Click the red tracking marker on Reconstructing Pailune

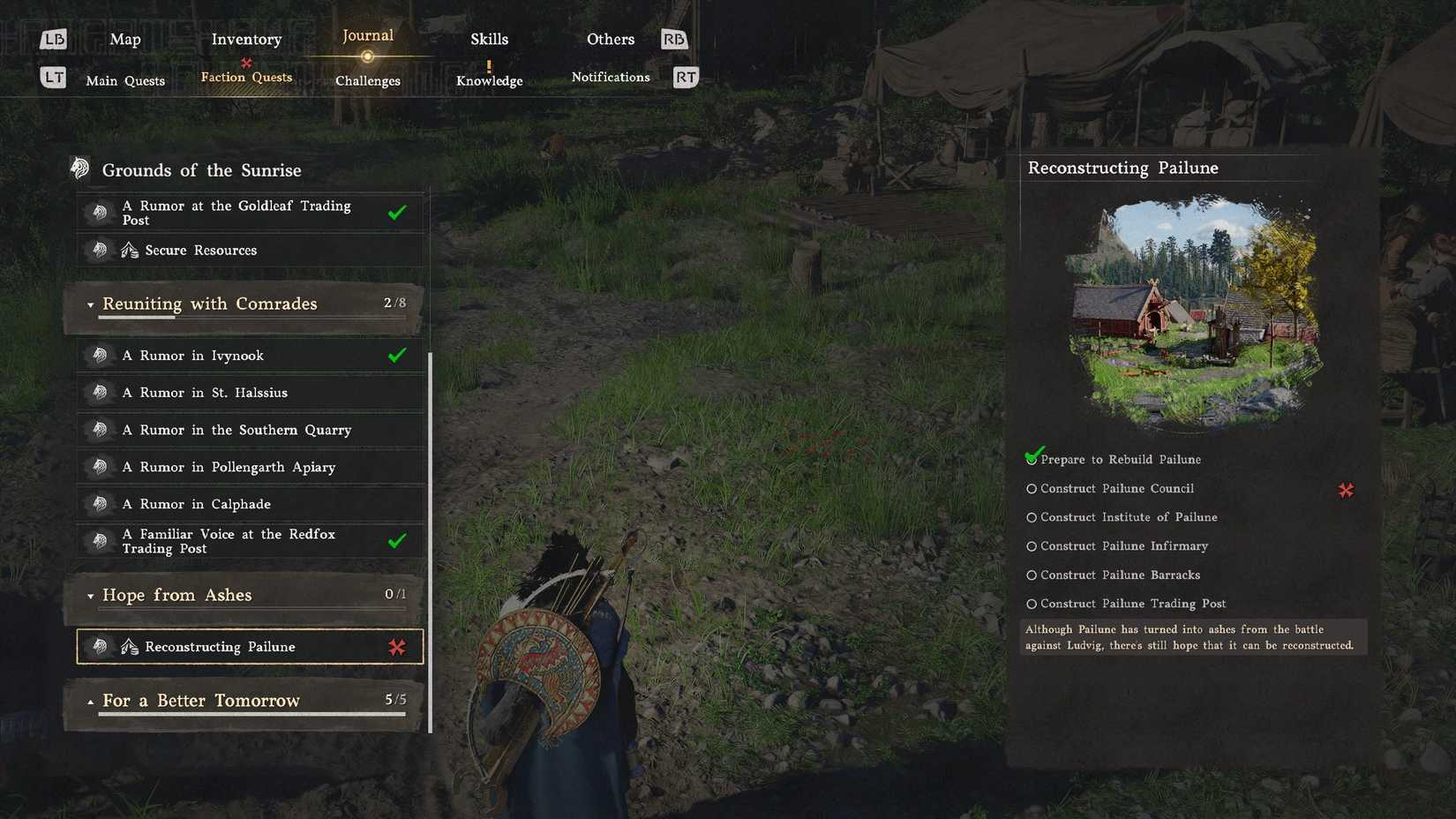(x=398, y=646)
